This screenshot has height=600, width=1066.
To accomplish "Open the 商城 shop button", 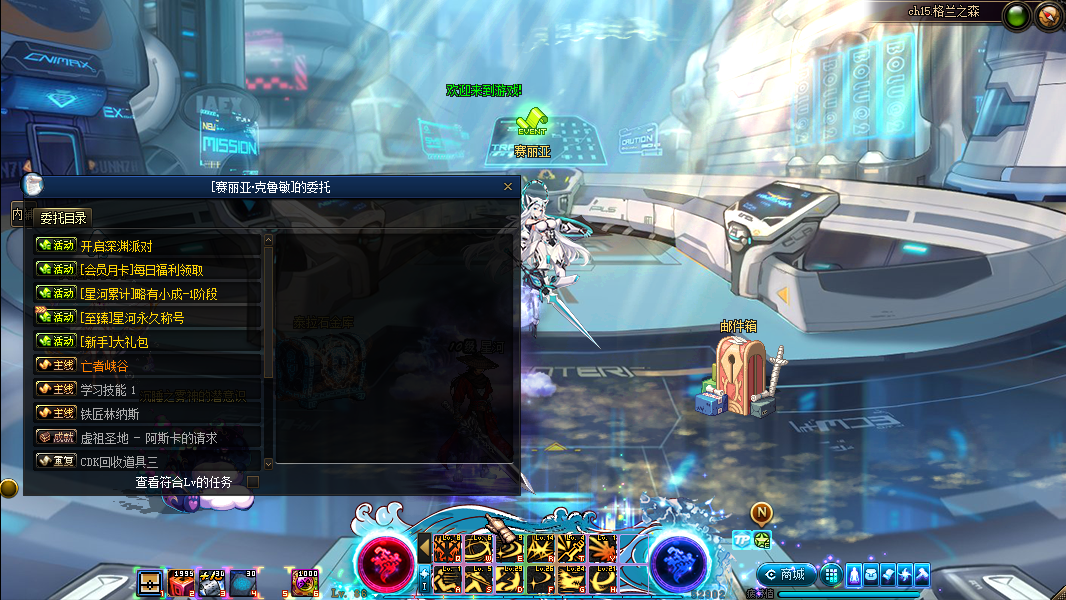I will coord(784,575).
